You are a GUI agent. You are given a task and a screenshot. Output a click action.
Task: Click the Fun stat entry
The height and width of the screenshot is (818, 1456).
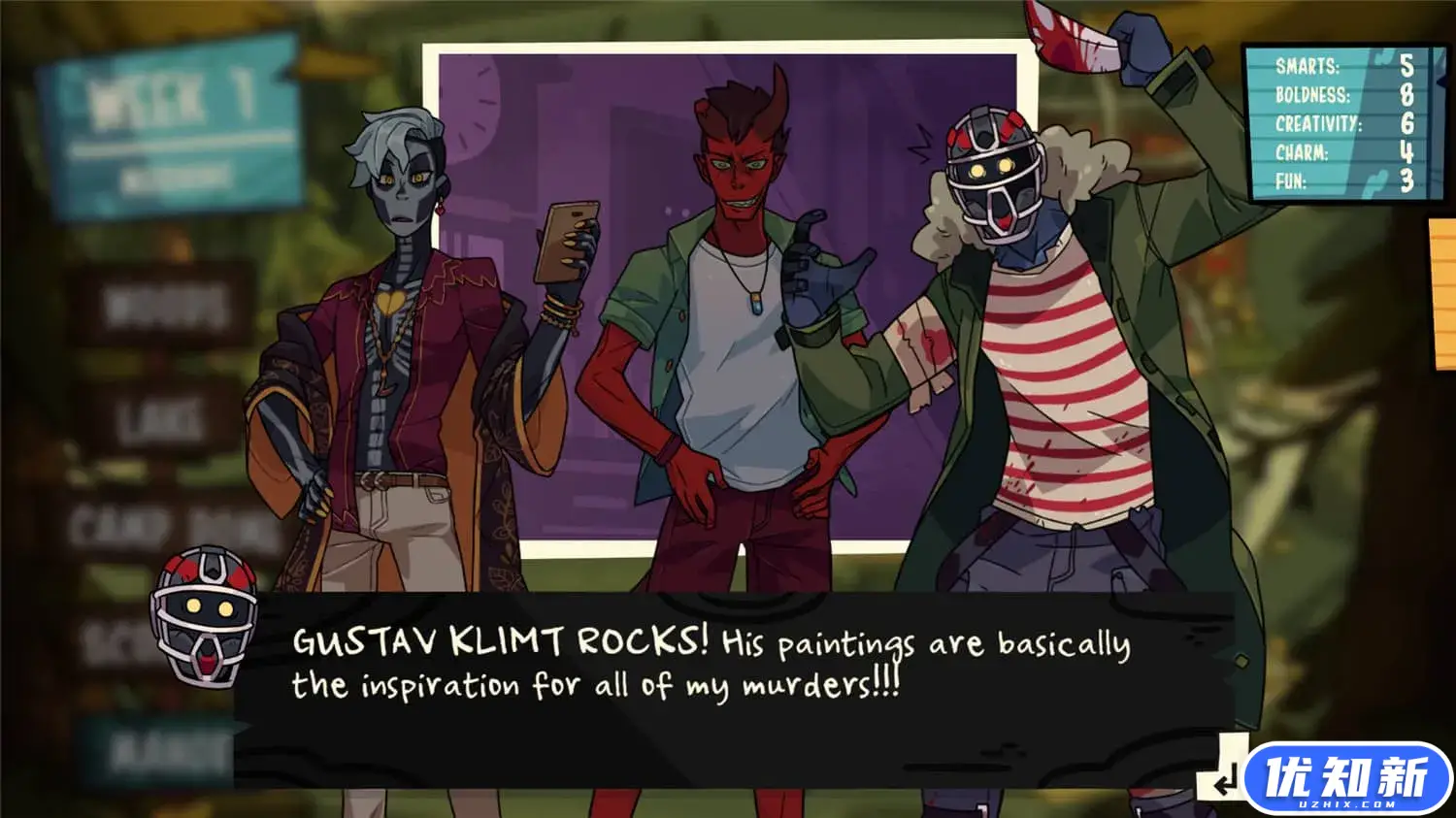pos(1291,180)
